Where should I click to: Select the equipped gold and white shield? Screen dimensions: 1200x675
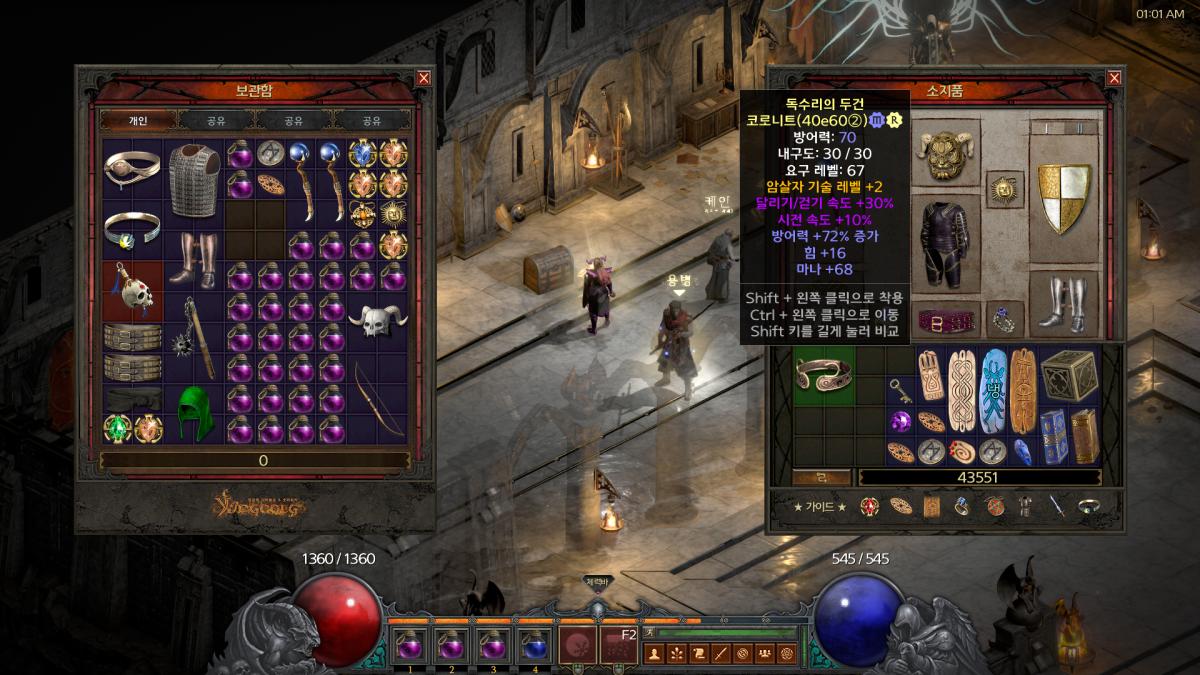point(1063,199)
